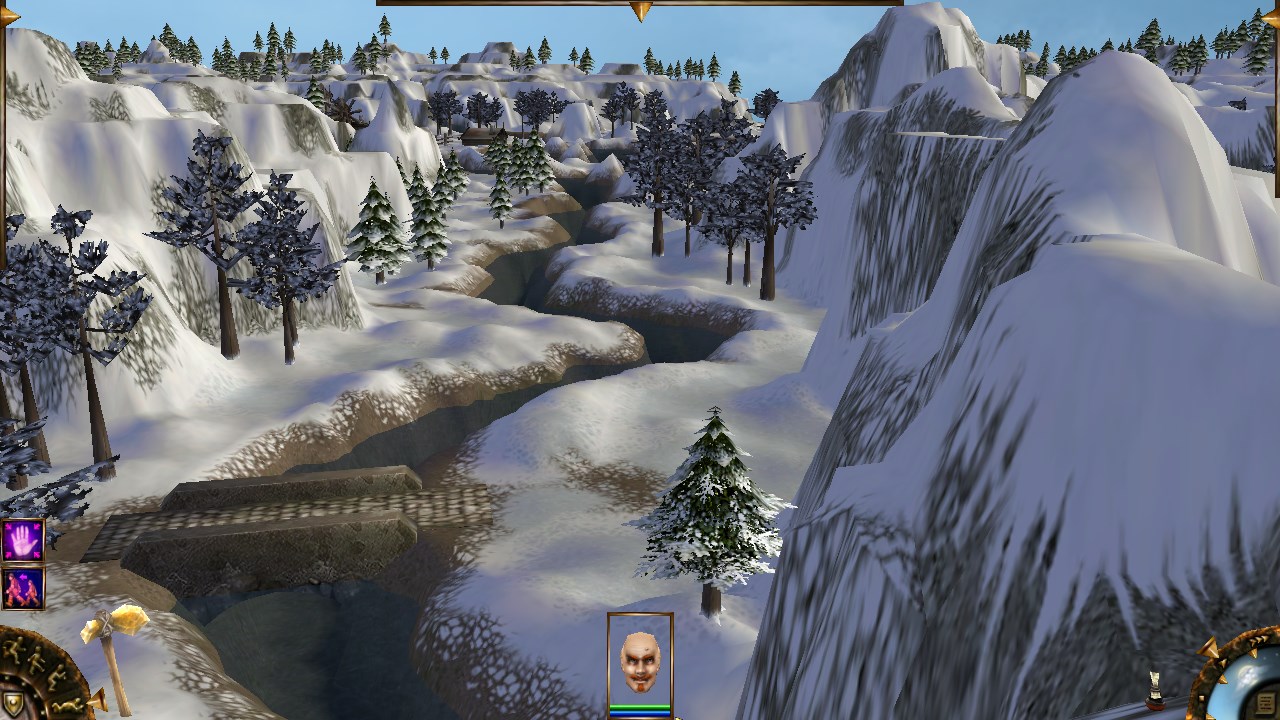Use the potion bottle quick item
1280x720 pixels.
coord(1154,689)
